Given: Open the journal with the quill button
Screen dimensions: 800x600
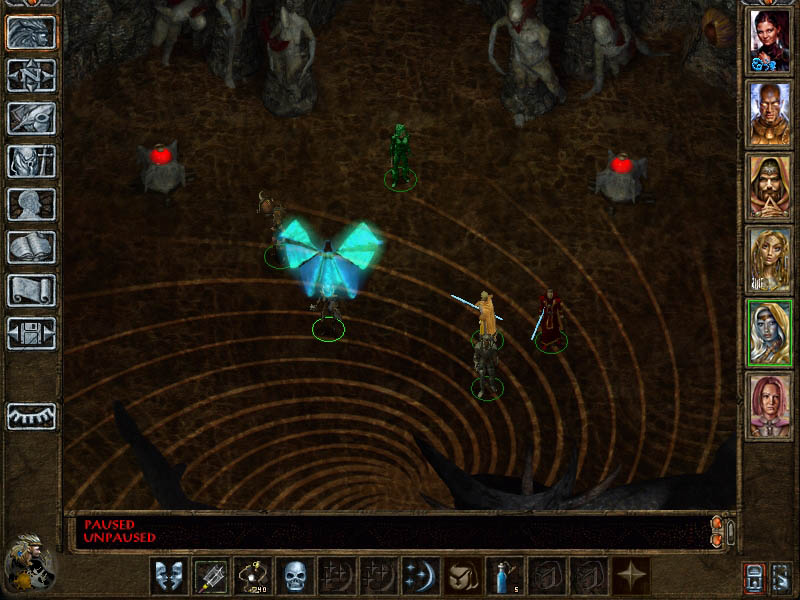Looking at the screenshot, I should click(31, 118).
